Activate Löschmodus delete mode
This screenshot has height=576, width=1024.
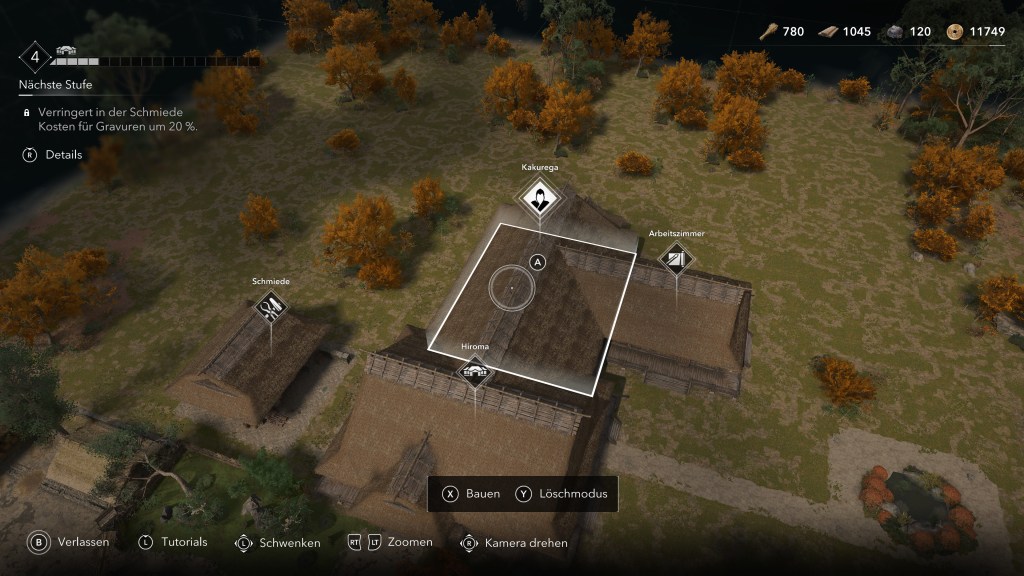tap(562, 494)
